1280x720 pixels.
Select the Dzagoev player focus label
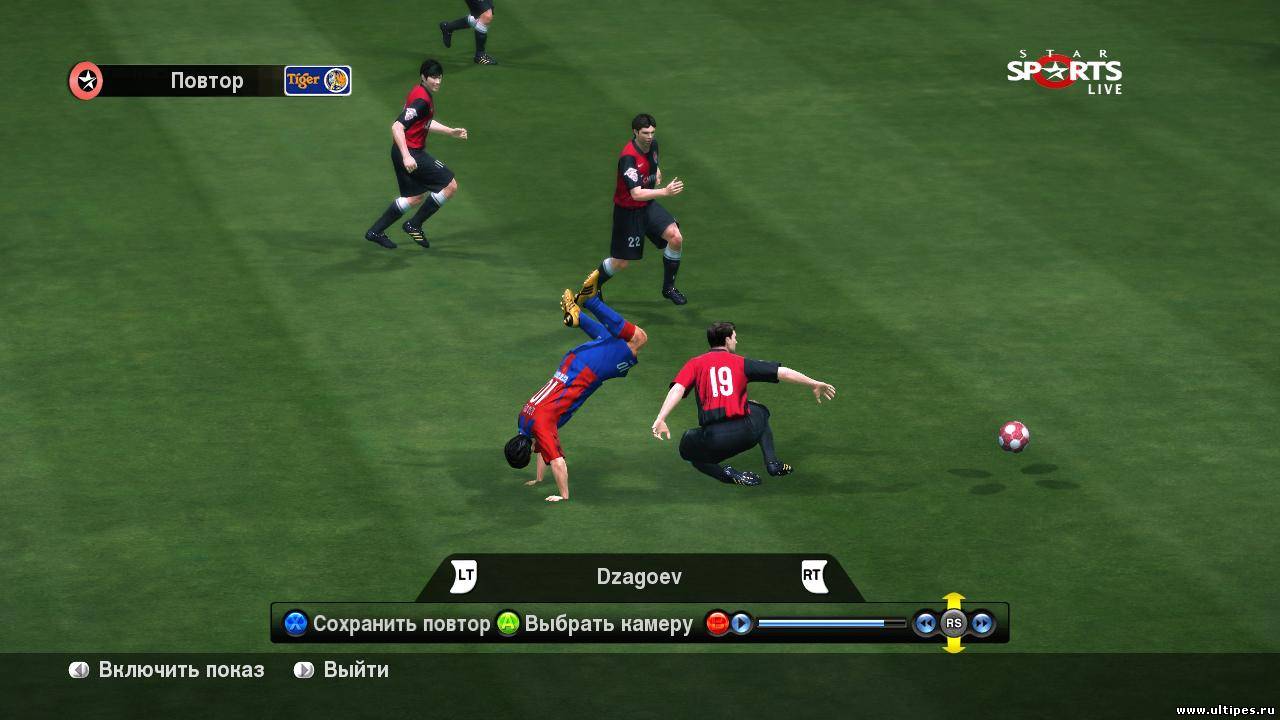coord(639,577)
